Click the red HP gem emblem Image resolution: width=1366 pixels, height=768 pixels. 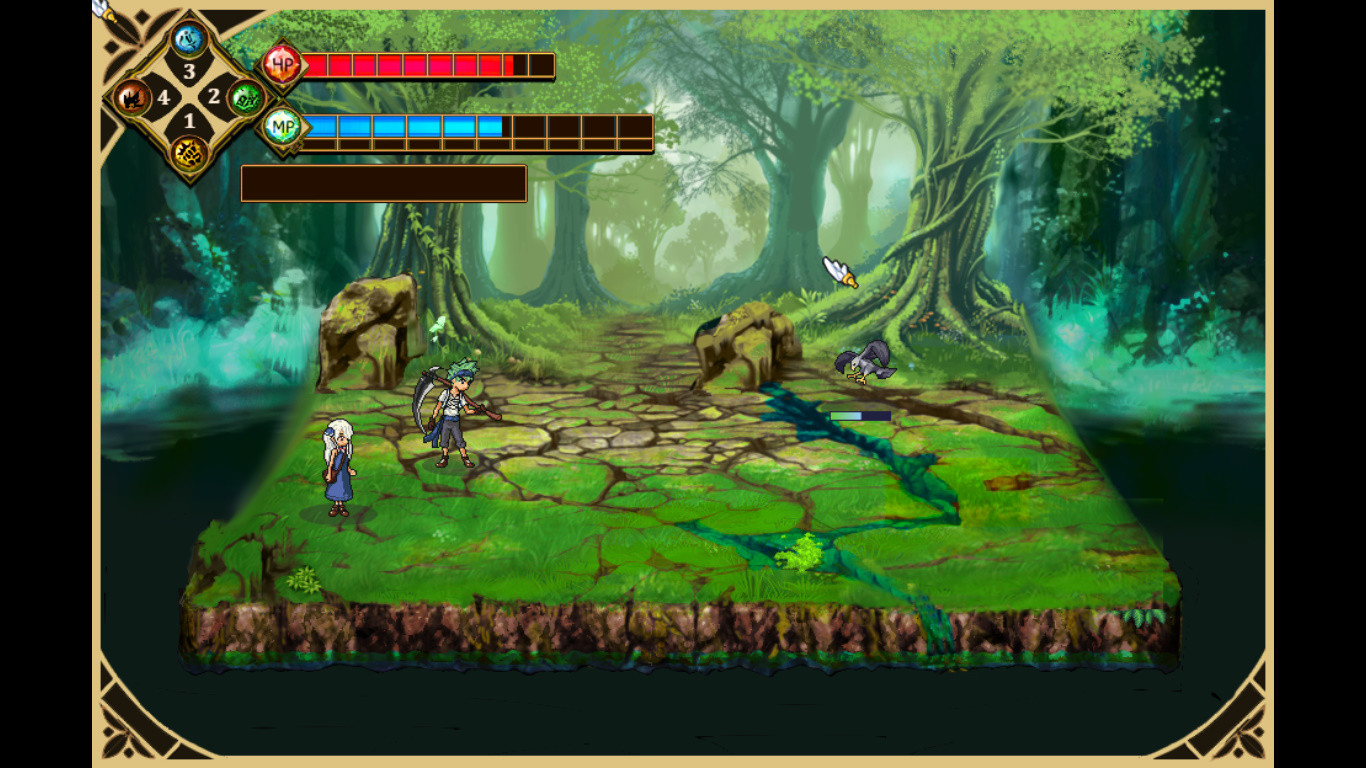pyautogui.click(x=283, y=64)
